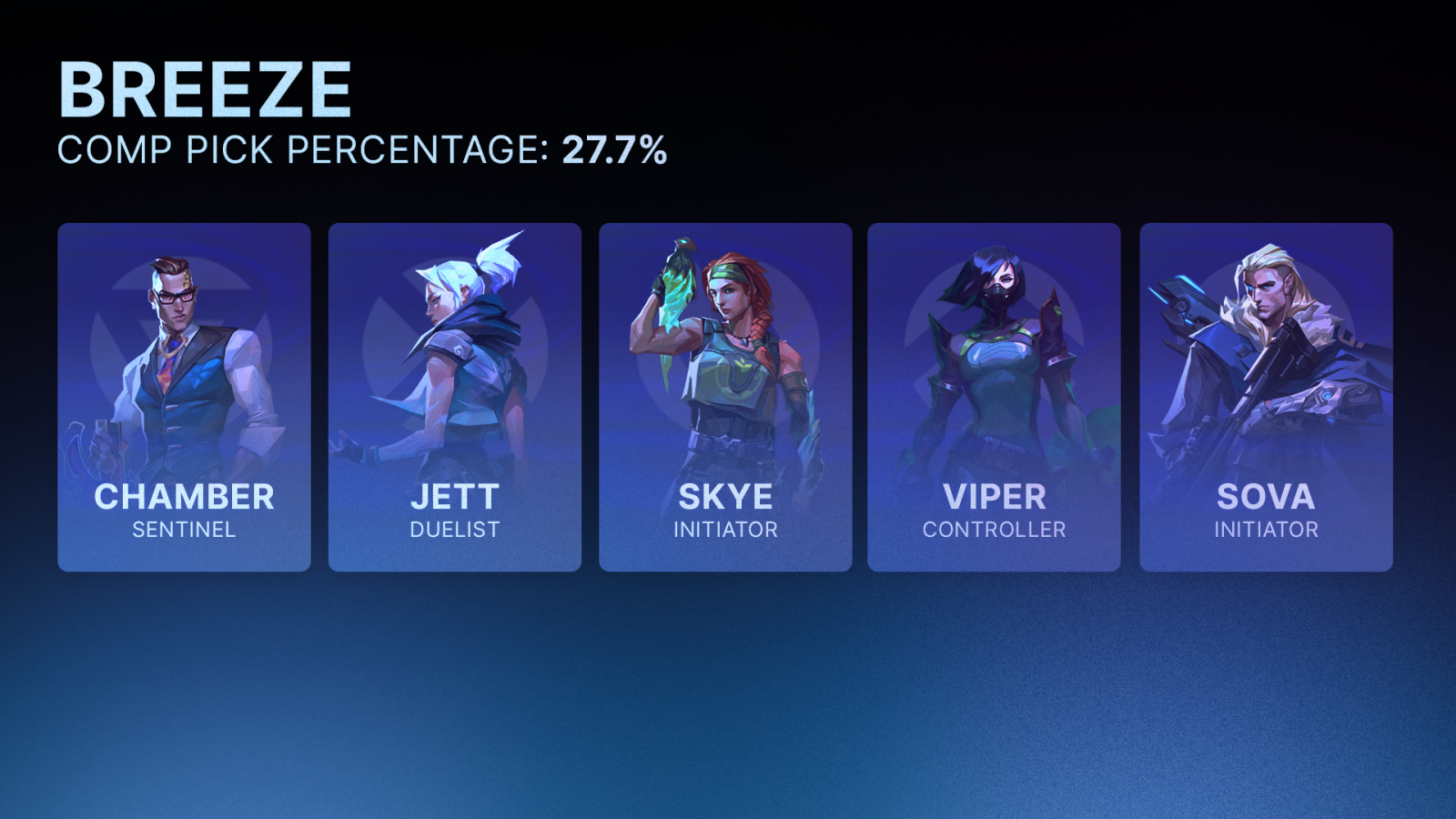The image size is (1456, 819).
Task: Pick the Skye Initiator agent card
Action: click(725, 397)
